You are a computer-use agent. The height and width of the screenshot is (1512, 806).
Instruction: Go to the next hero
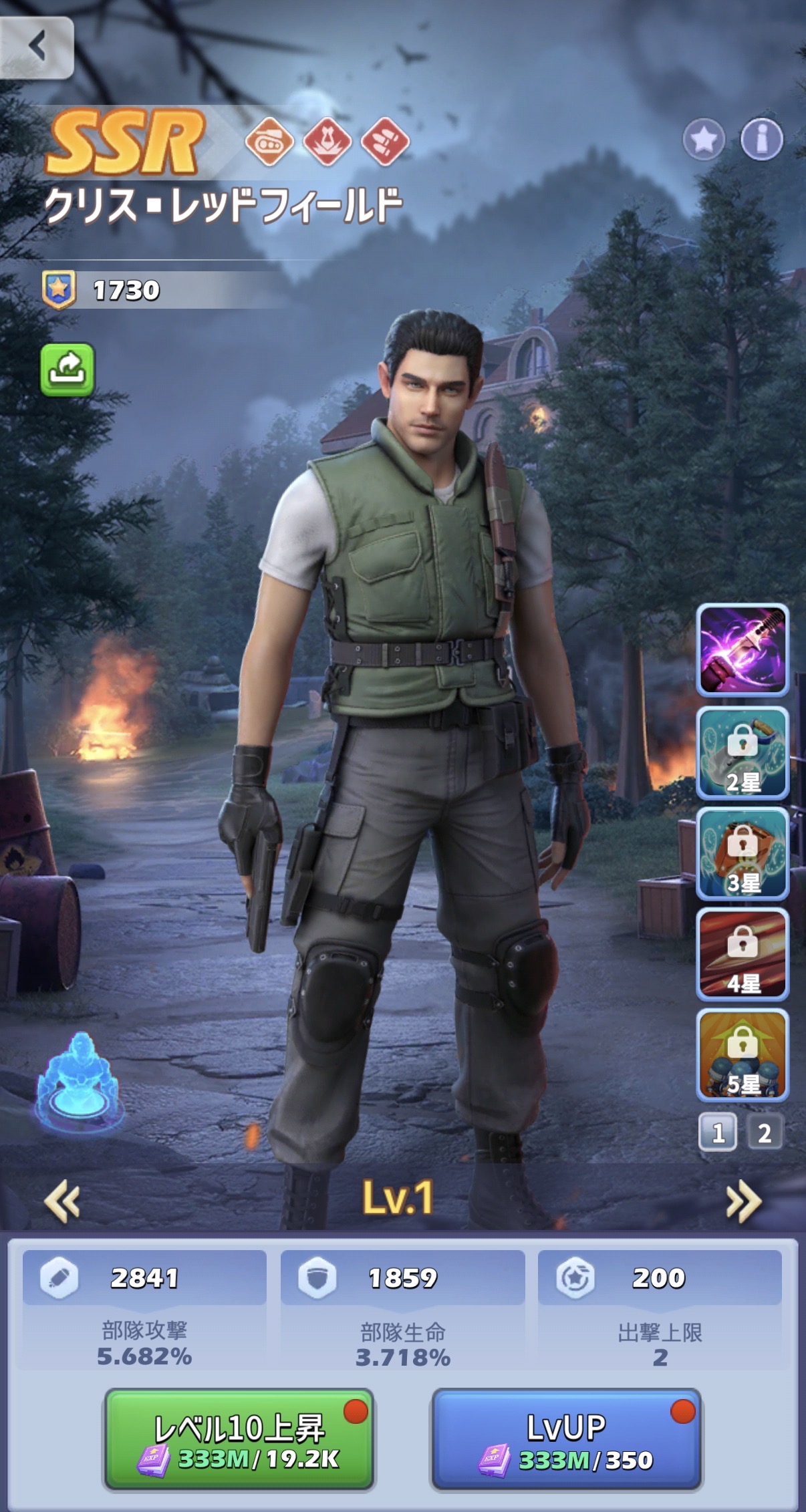(x=743, y=1201)
